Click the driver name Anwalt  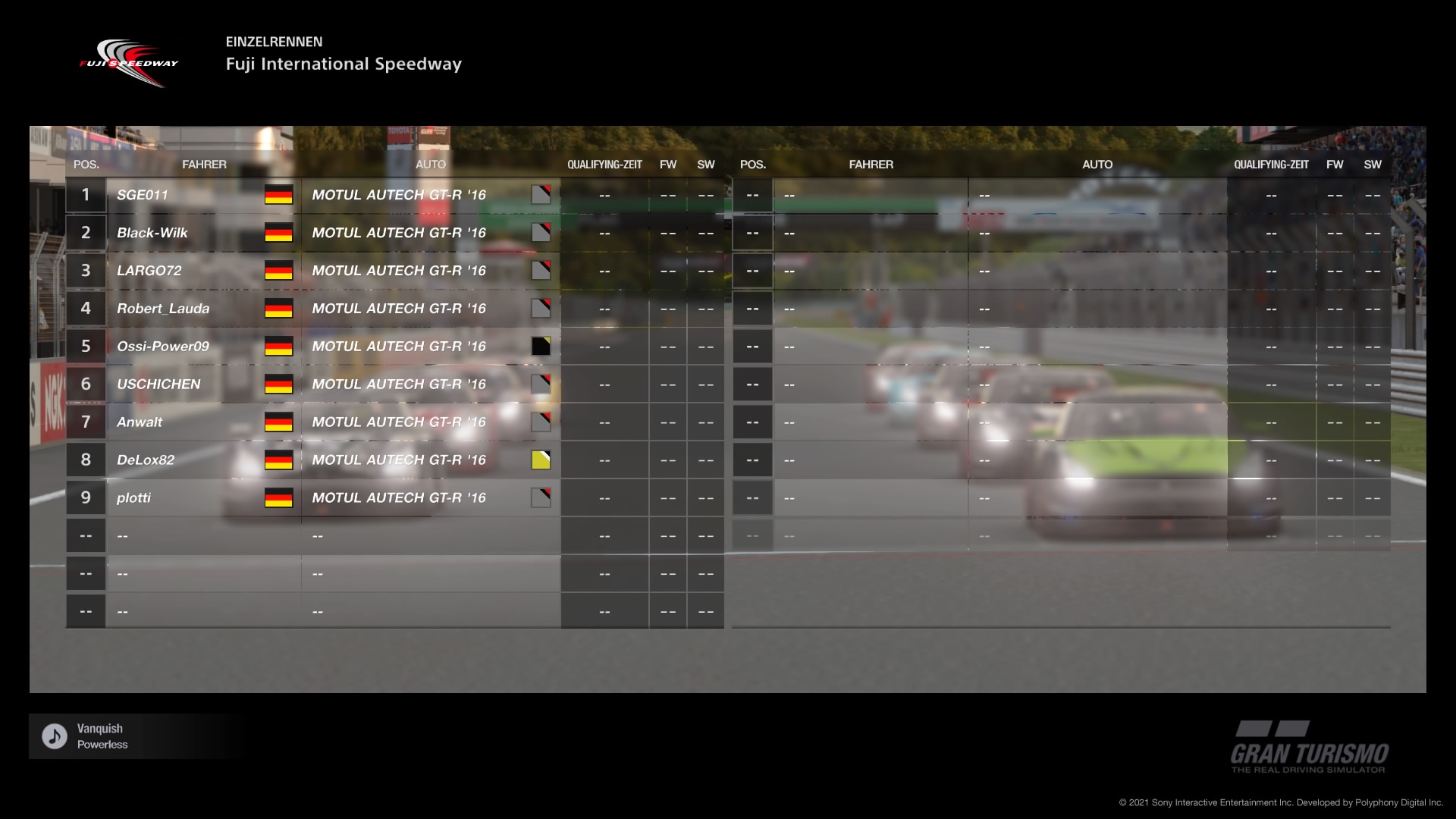tap(140, 422)
